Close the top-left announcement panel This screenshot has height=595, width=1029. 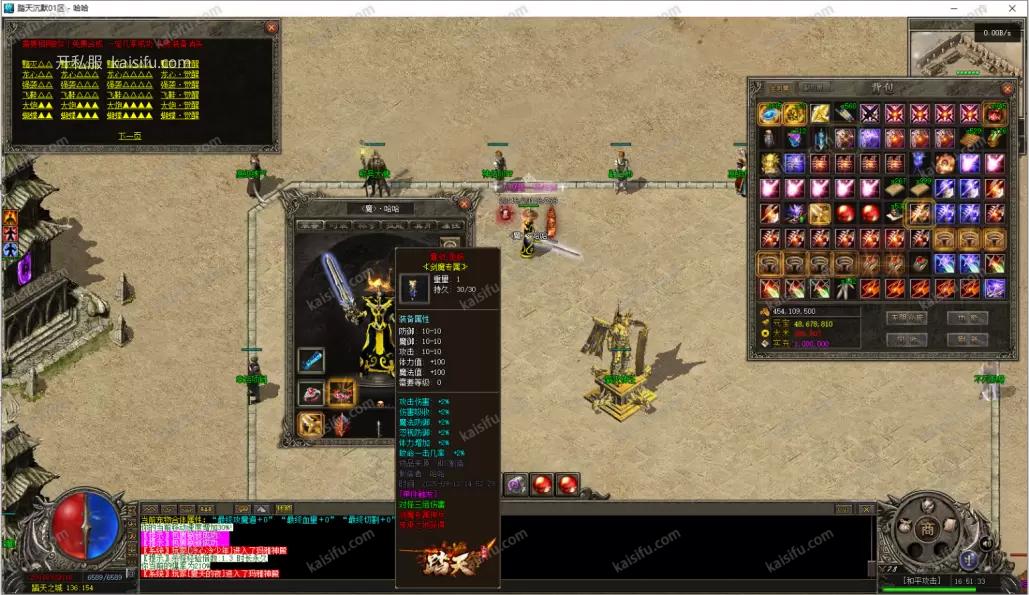pos(271,28)
